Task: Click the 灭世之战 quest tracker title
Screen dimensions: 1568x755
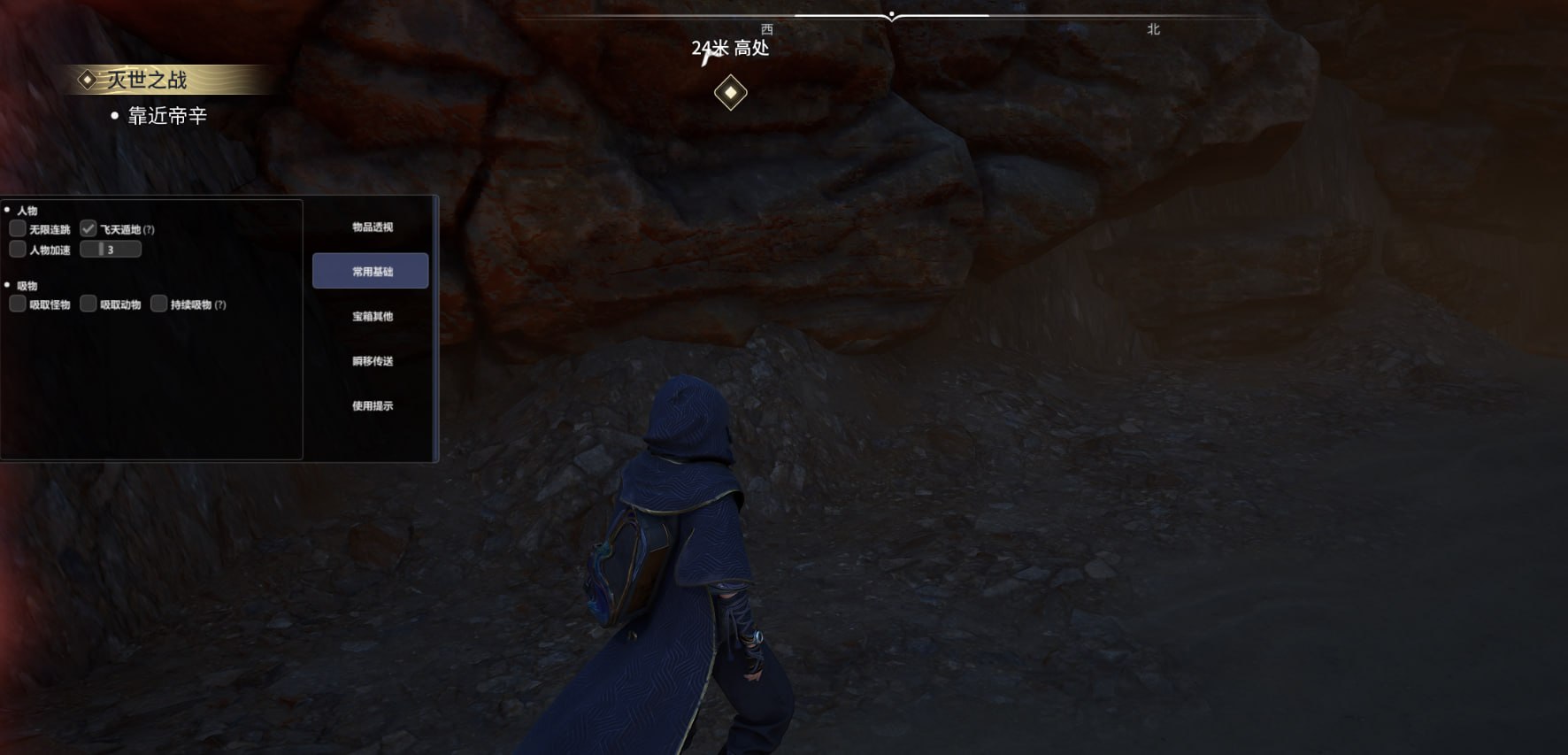Action: 147,80
